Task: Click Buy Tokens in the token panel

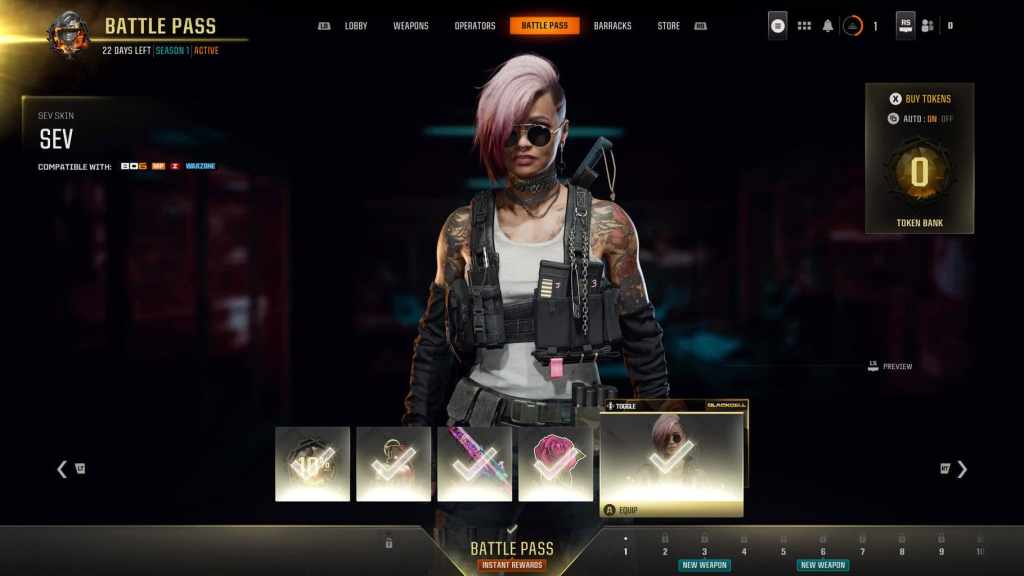Action: pyautogui.click(x=920, y=99)
